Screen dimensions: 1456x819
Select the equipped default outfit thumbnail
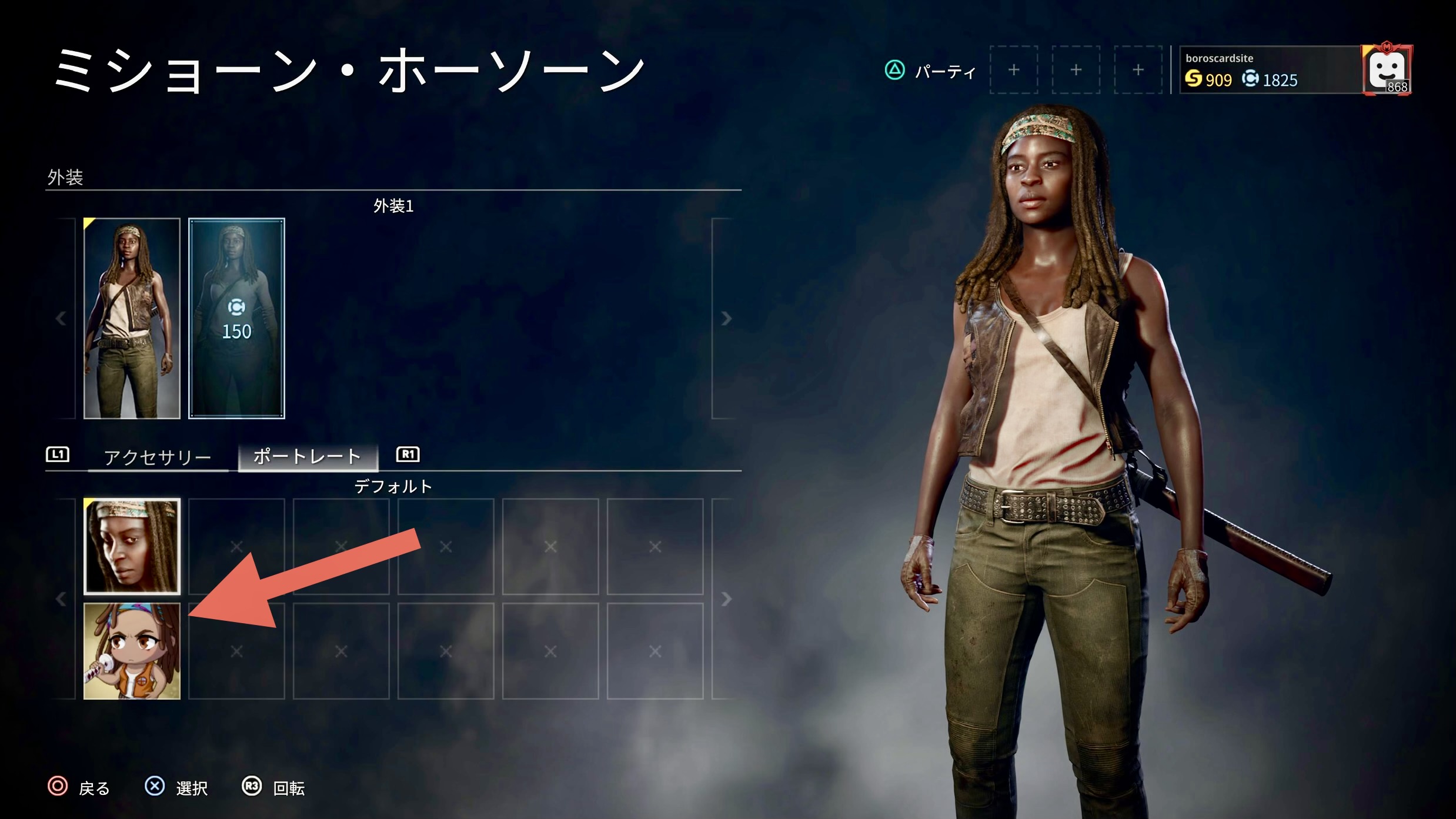(x=132, y=318)
